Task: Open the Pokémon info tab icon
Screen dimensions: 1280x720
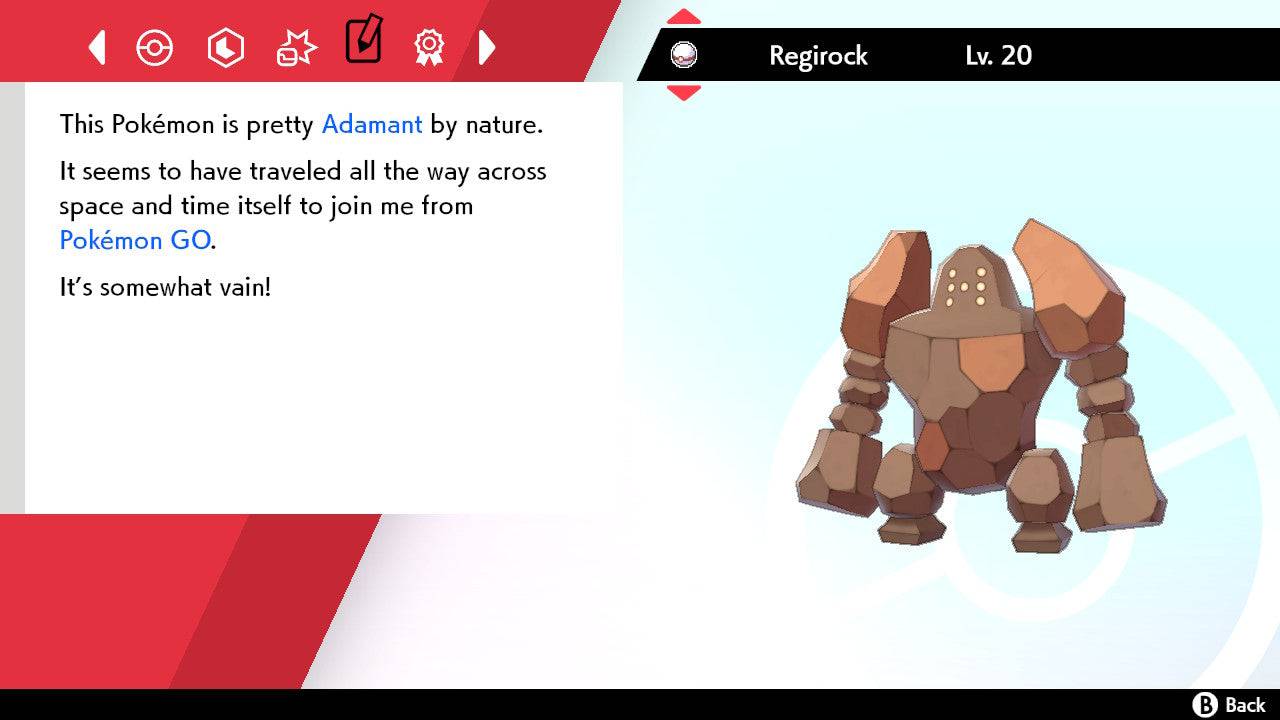Action: coord(155,47)
